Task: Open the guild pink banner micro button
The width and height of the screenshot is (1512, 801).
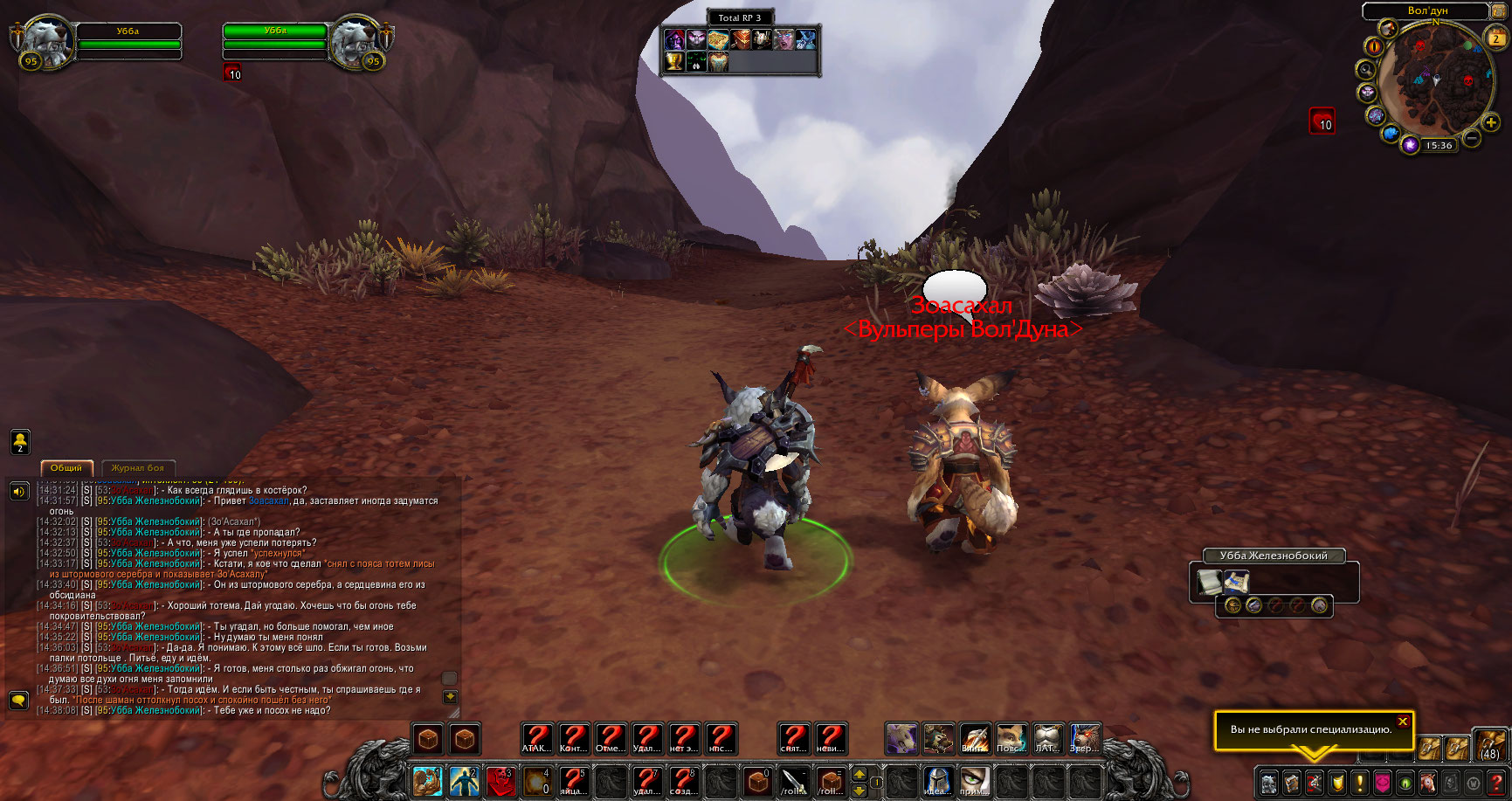Action: 1383,782
